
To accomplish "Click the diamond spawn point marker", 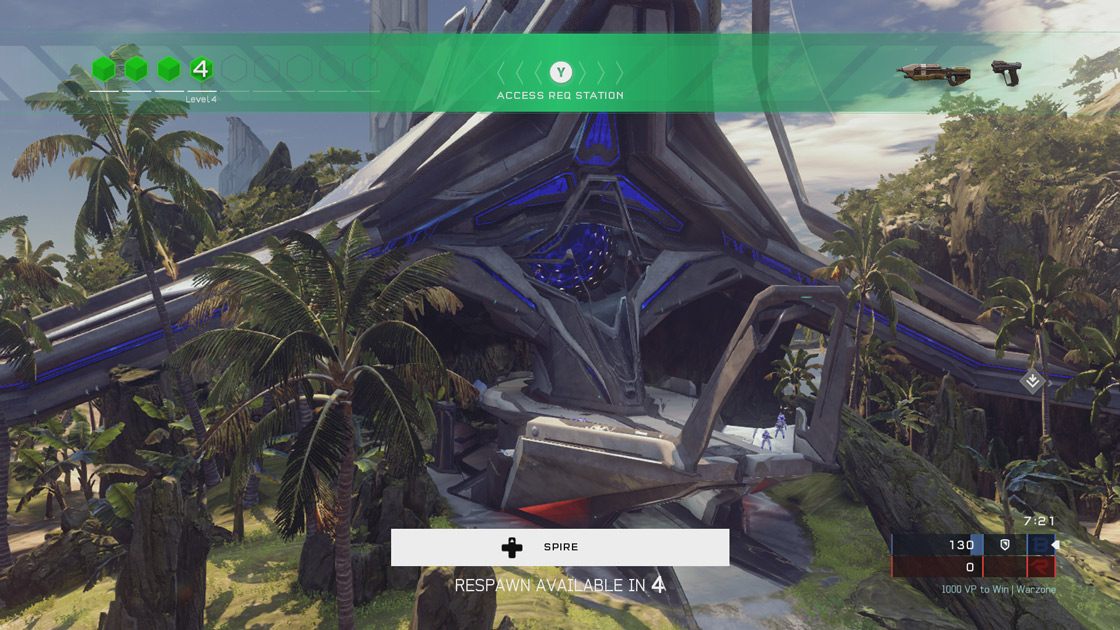I will 1033,381.
